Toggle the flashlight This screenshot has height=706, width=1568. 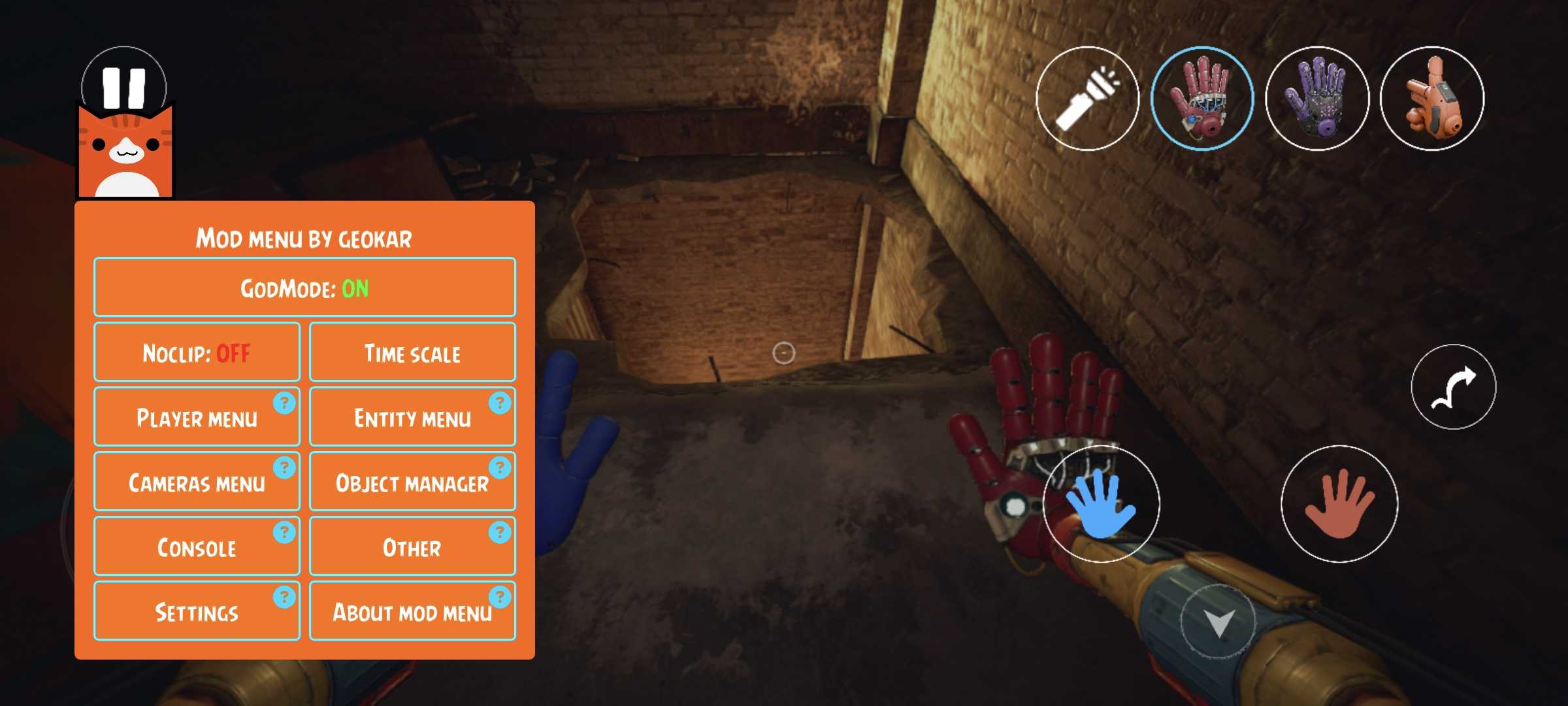coord(1087,99)
